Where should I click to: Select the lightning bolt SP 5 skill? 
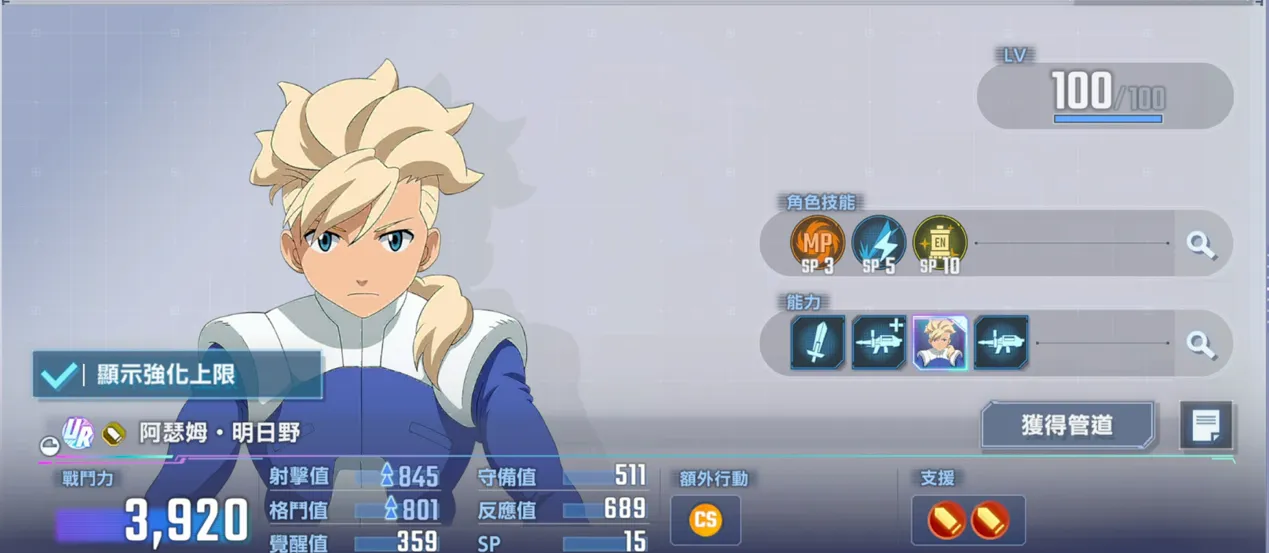[878, 243]
